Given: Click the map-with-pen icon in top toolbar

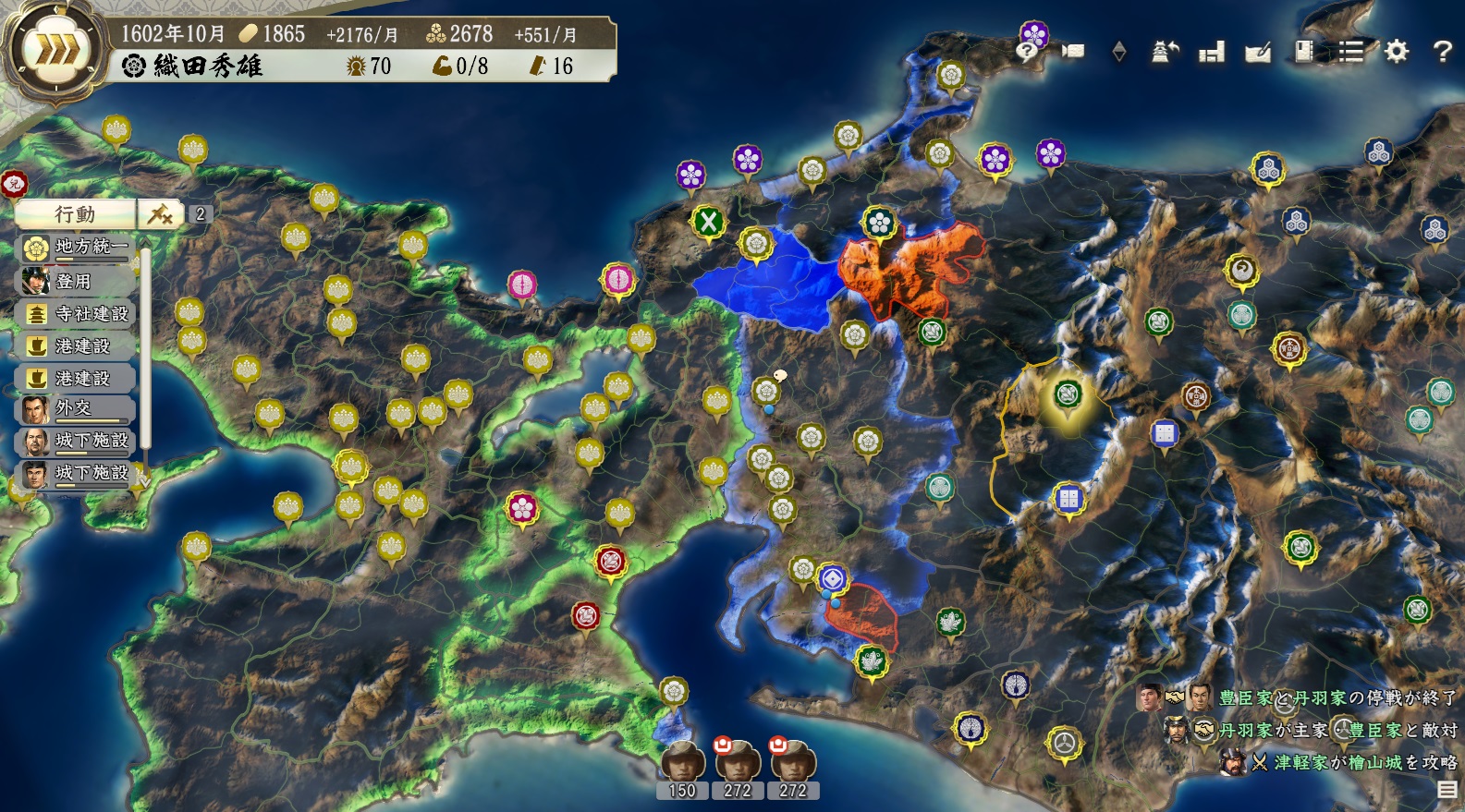Looking at the screenshot, I should tap(1257, 53).
